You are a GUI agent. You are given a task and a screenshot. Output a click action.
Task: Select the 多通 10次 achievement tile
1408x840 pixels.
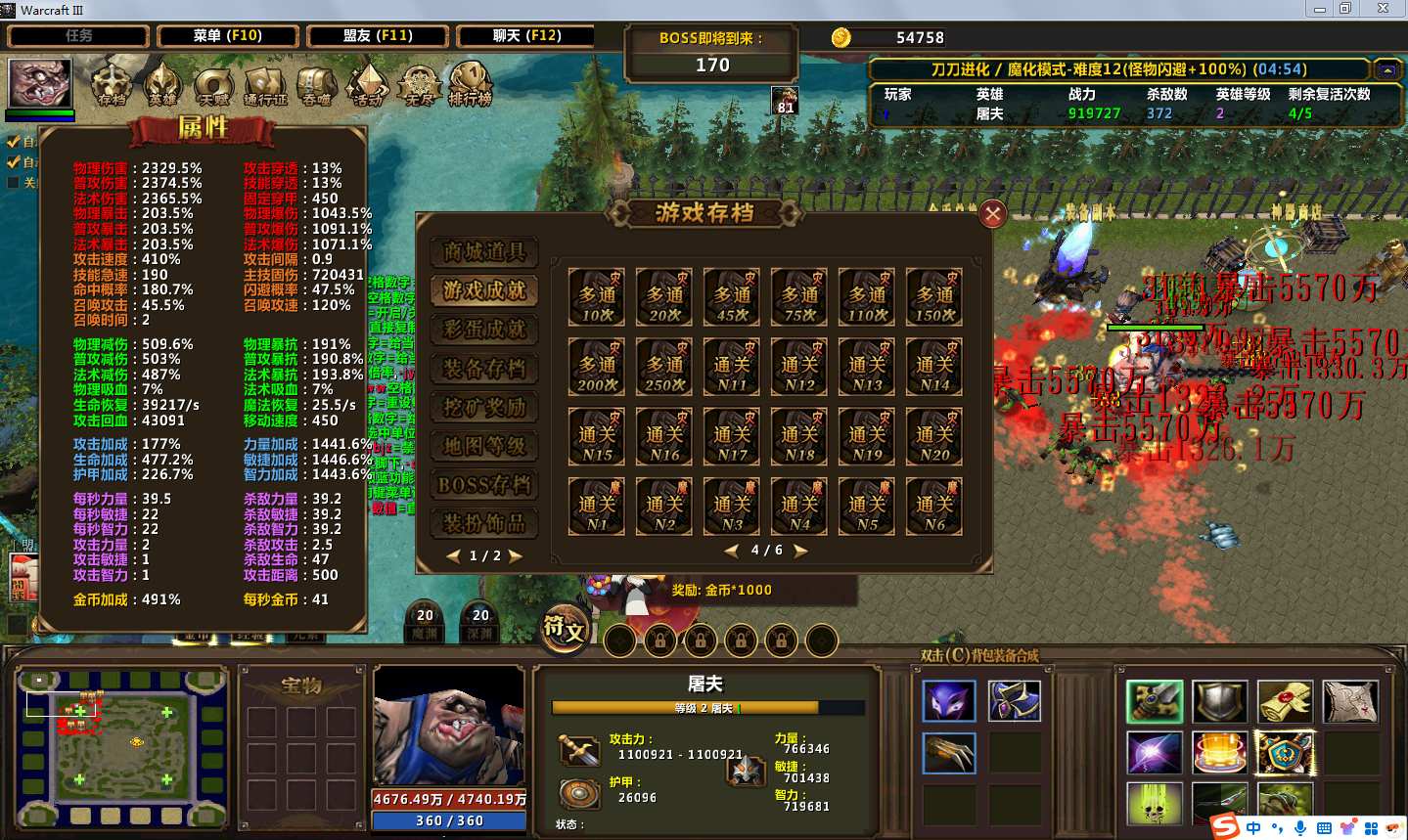pyautogui.click(x=597, y=297)
